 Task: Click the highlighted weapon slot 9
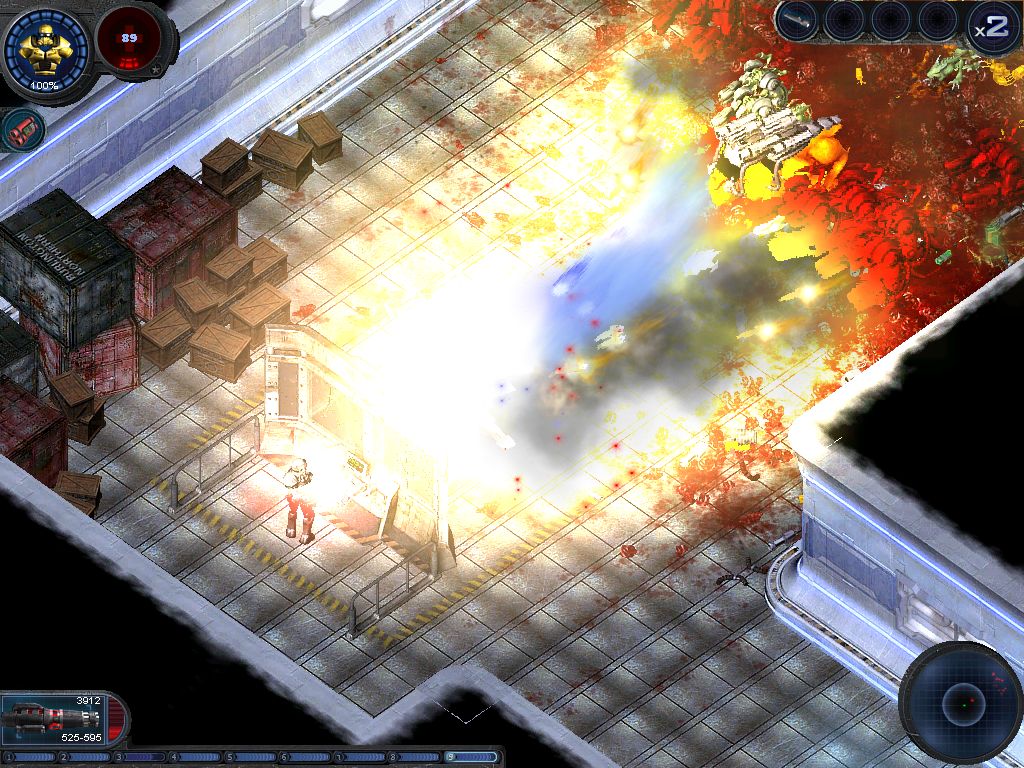pyautogui.click(x=473, y=757)
